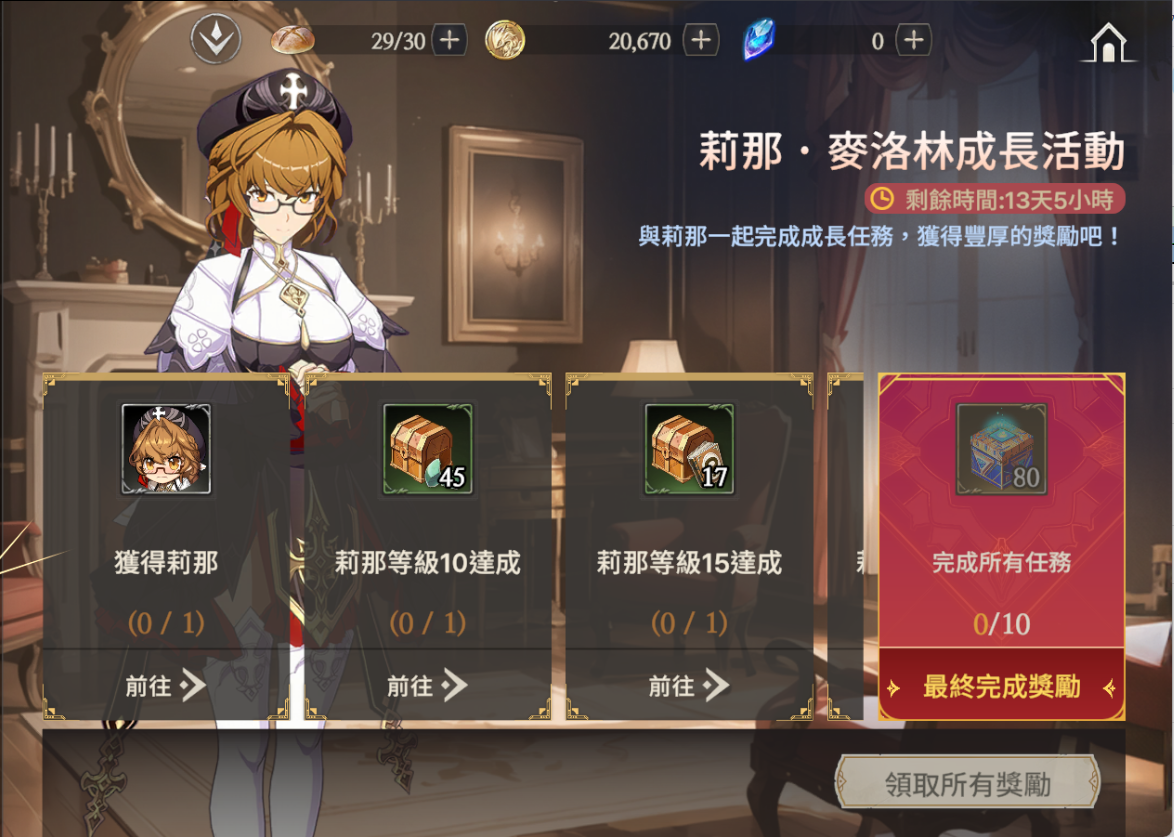Inspect the Lina character portrait reward
Screen dimensions: 1174x837
pyautogui.click(x=166, y=449)
